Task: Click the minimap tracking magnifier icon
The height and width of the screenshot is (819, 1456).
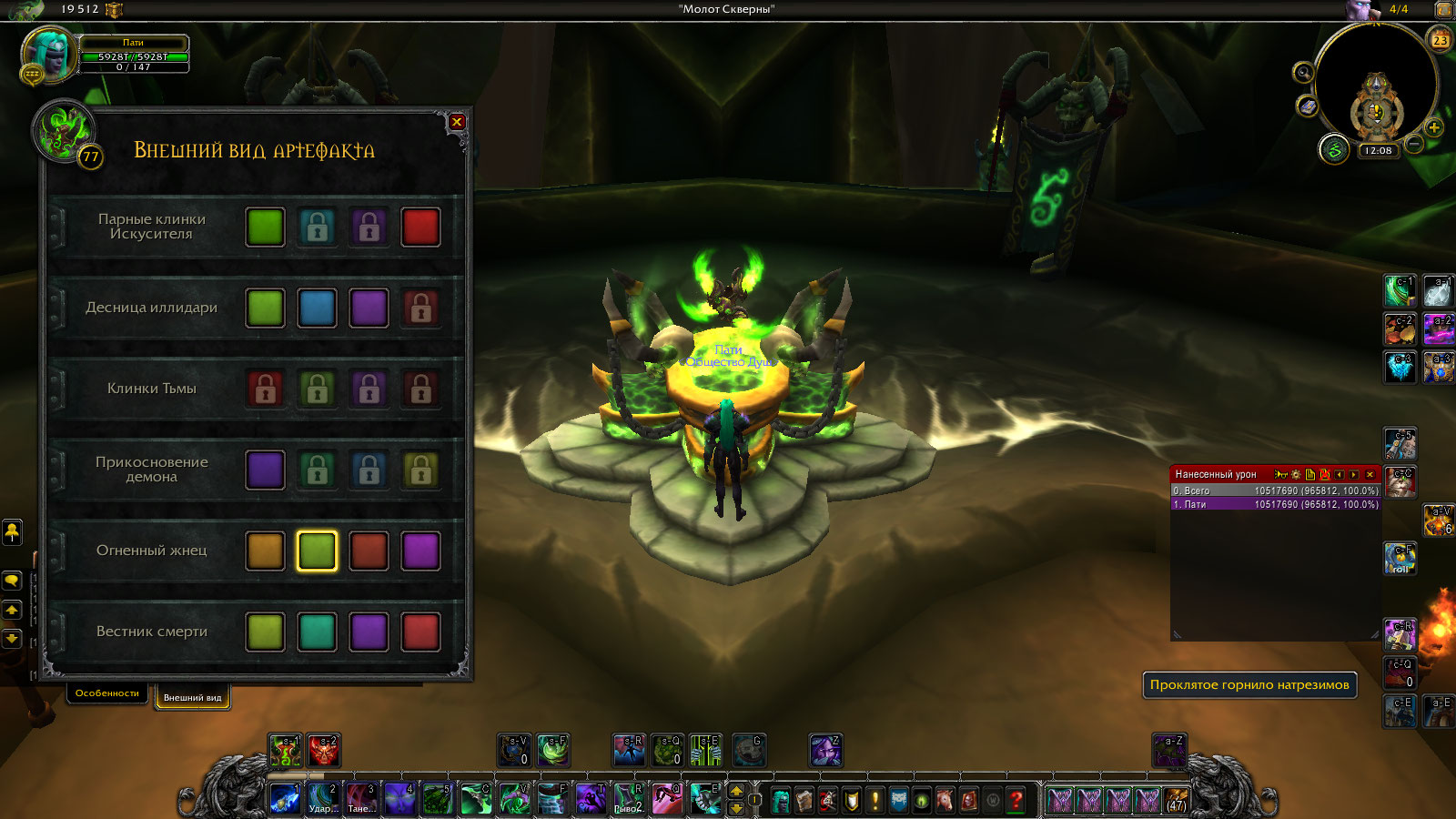Action: (1304, 73)
